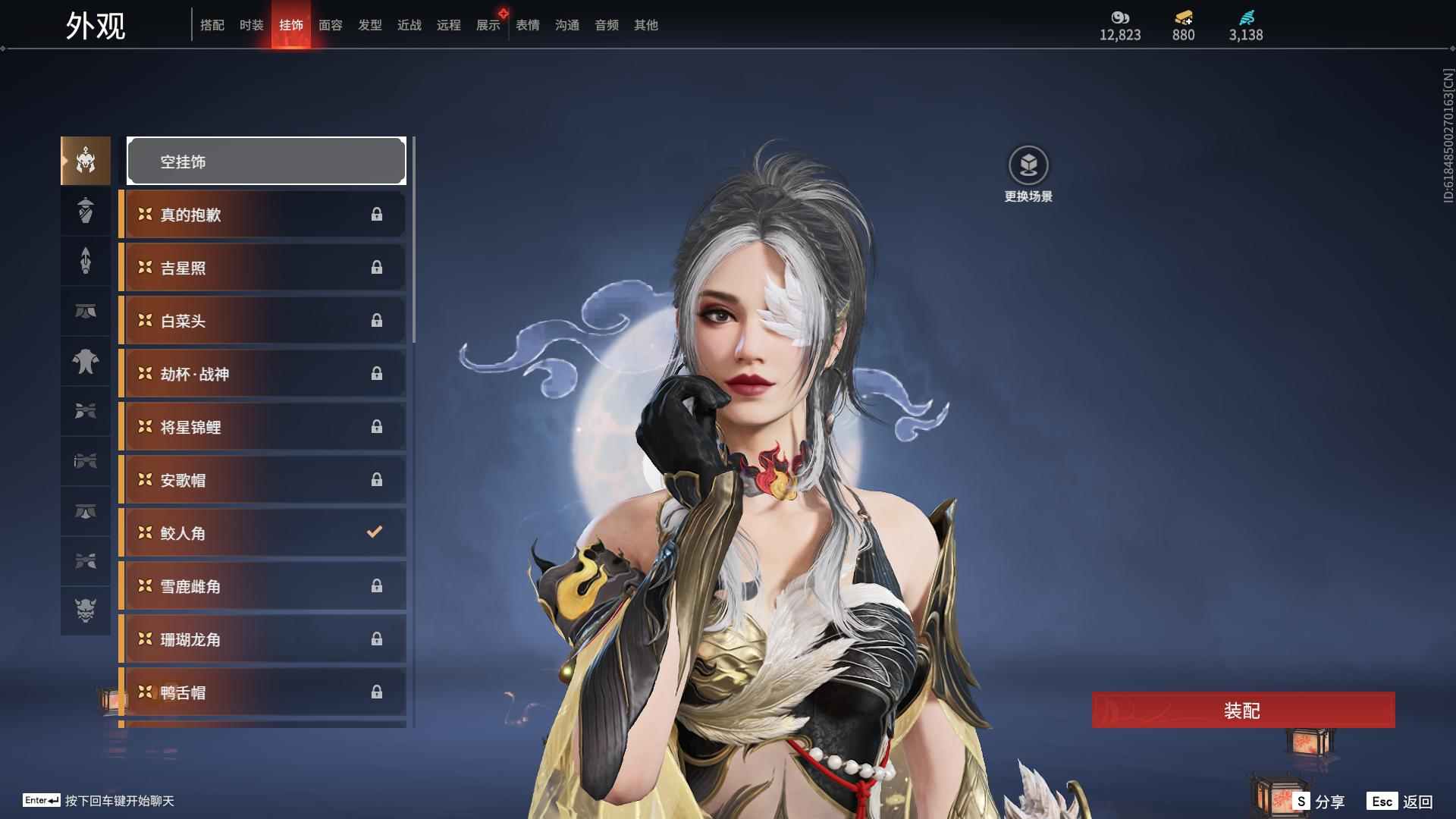
Task: Click the 分享 share button
Action: click(1319, 802)
